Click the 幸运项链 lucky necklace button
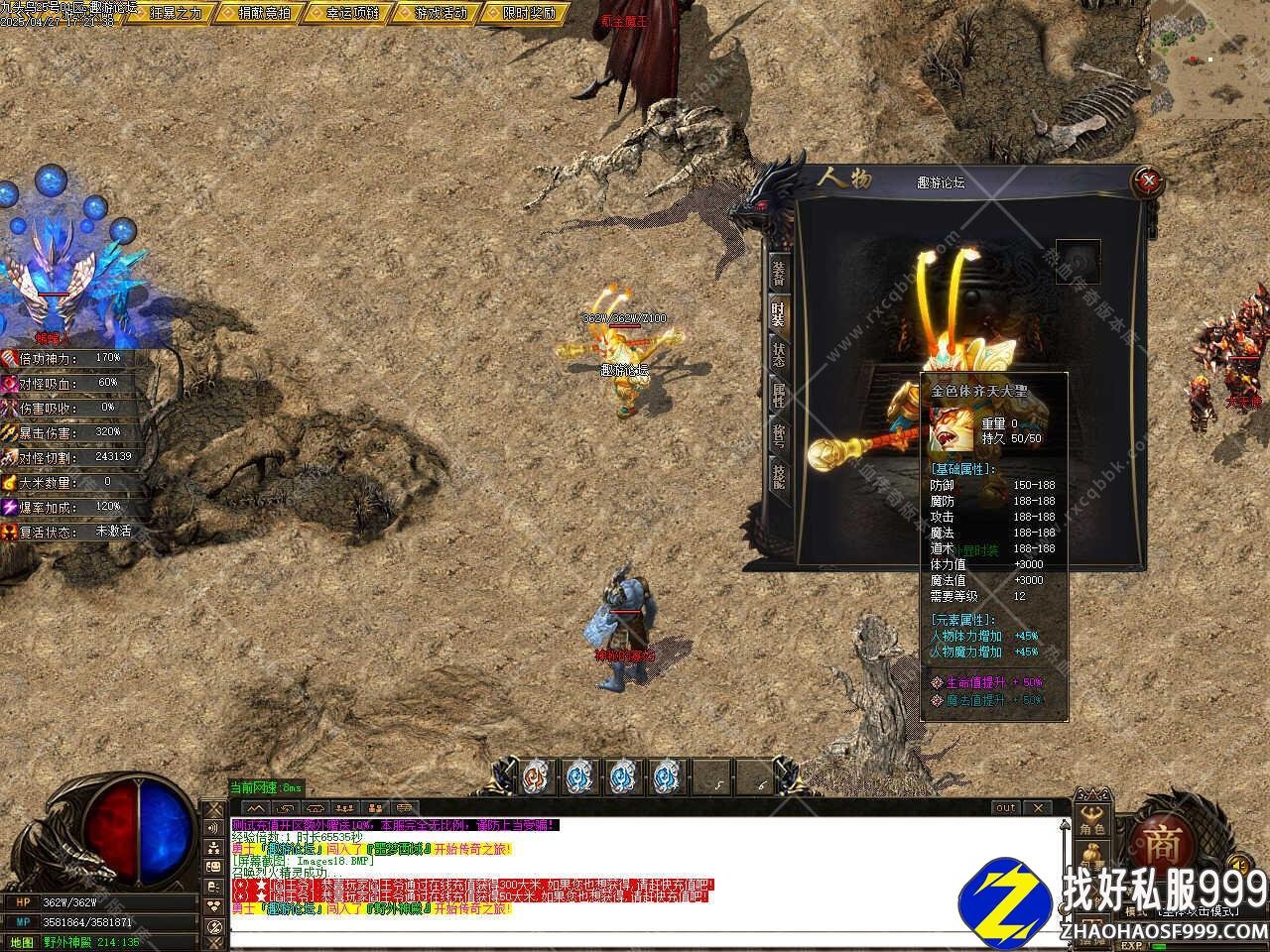Viewport: 1270px width, 952px height. [350, 13]
